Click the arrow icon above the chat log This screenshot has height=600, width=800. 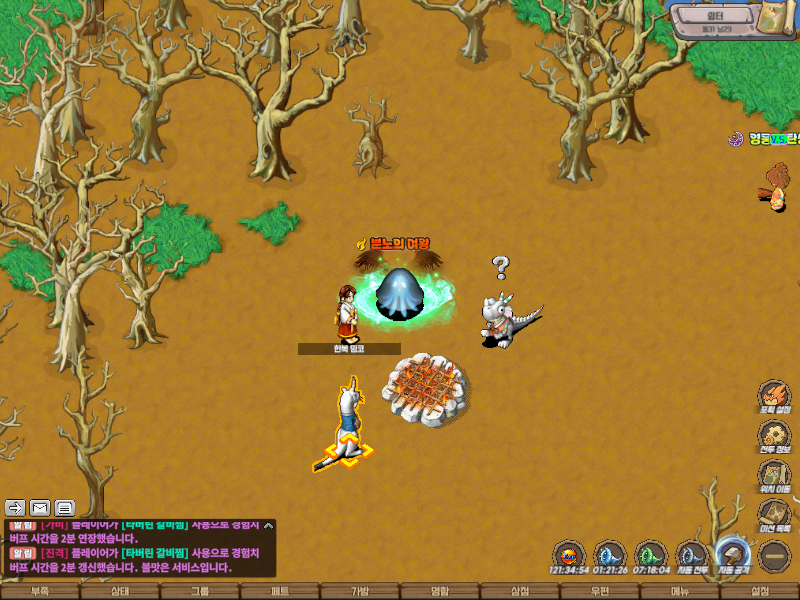point(15,507)
